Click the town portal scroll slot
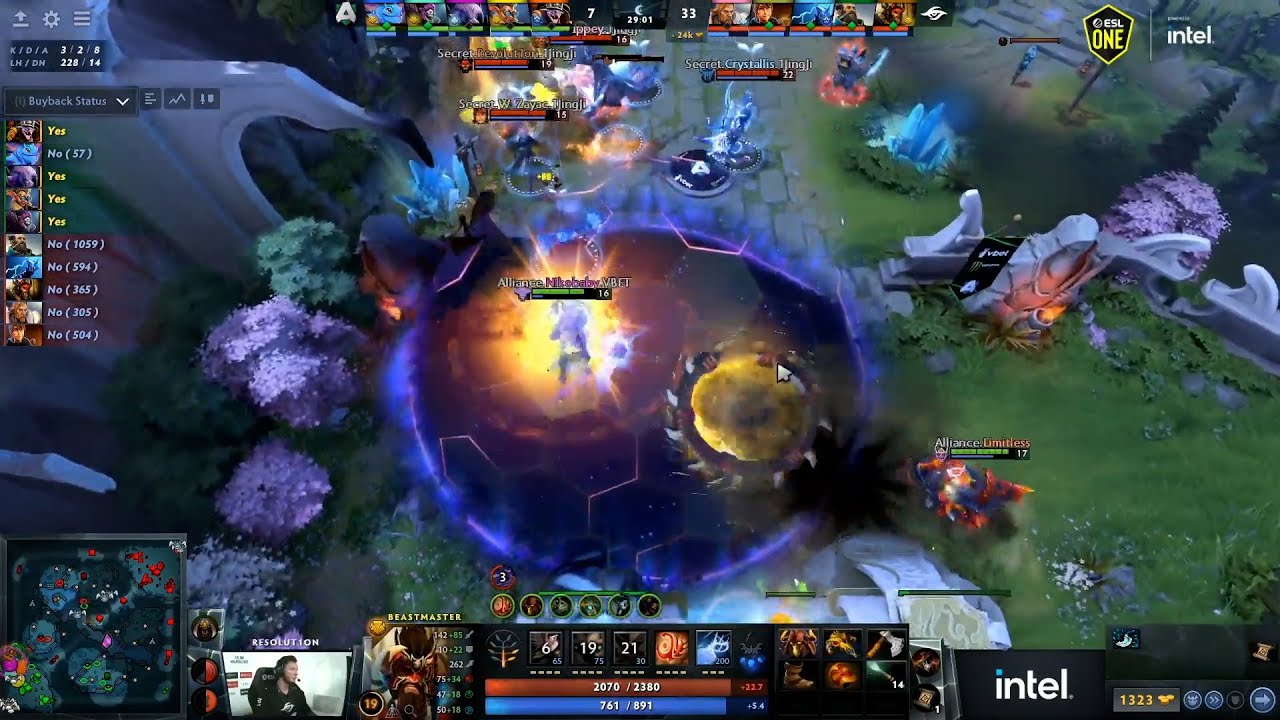This screenshot has width=1280, height=720. coord(926,695)
